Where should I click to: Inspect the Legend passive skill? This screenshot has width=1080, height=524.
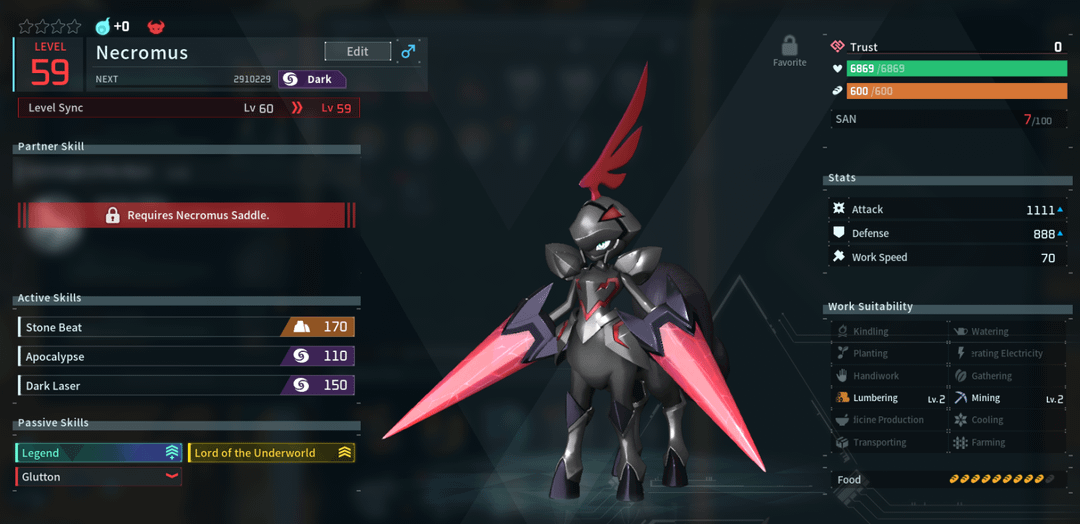(99, 453)
